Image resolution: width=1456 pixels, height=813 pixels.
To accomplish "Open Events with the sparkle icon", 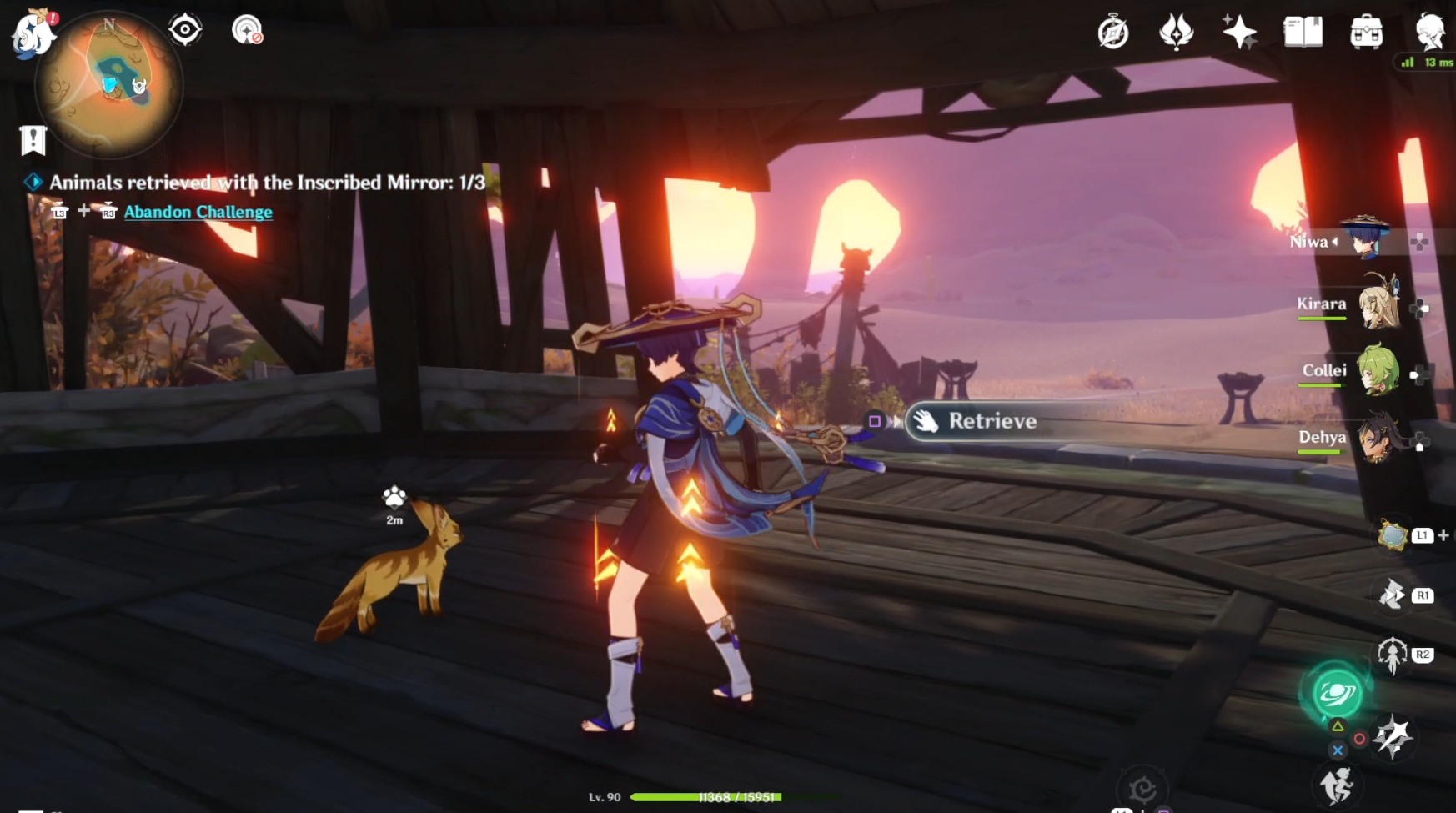I will point(1240,33).
